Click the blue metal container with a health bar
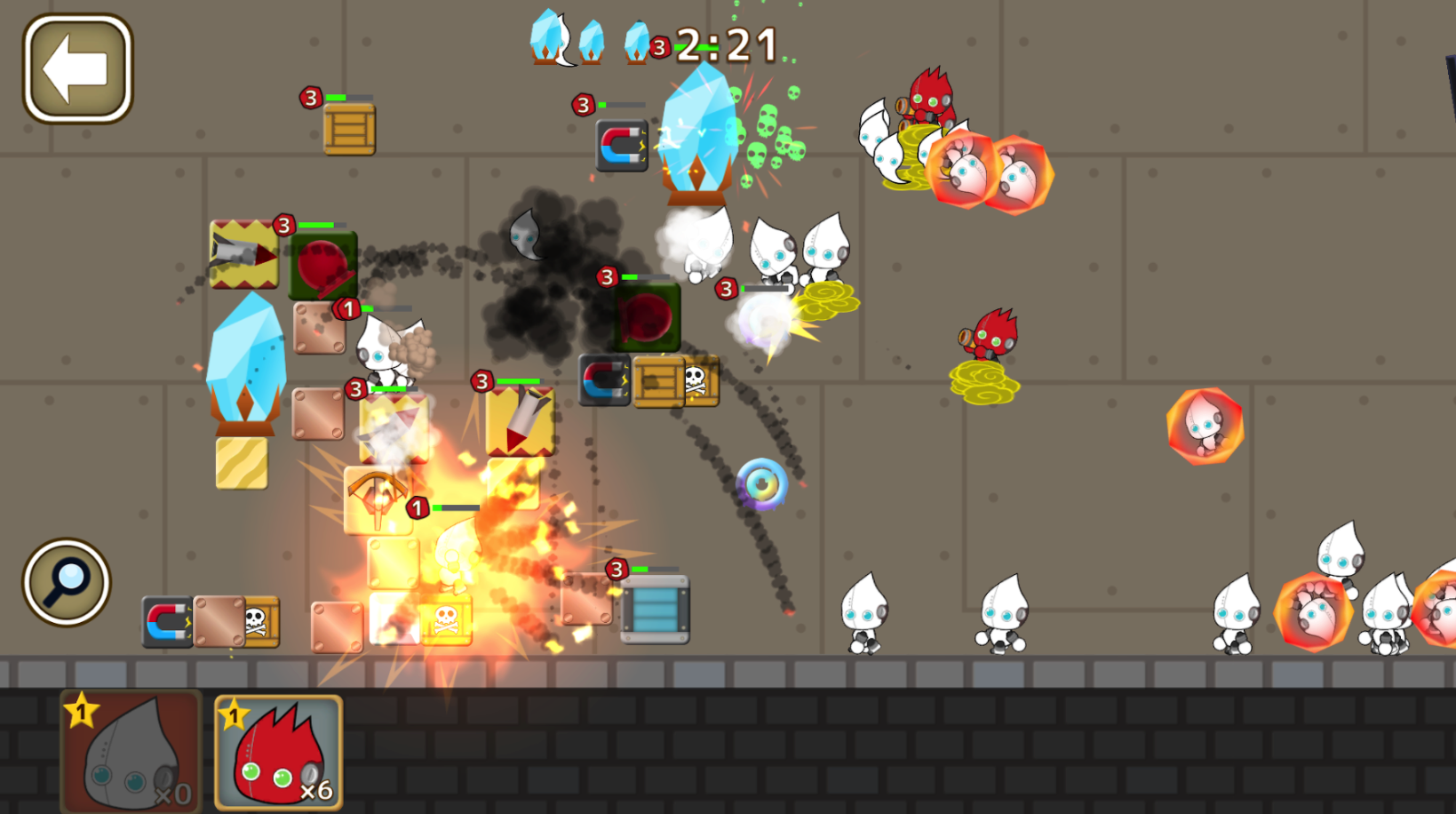The width and height of the screenshot is (1456, 814). [655, 610]
